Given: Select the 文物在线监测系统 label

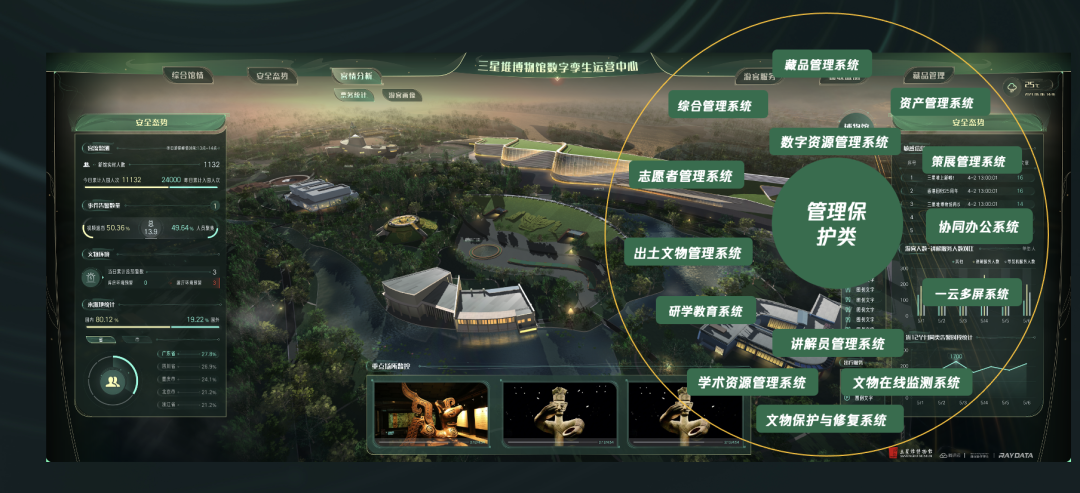Looking at the screenshot, I should [x=906, y=382].
